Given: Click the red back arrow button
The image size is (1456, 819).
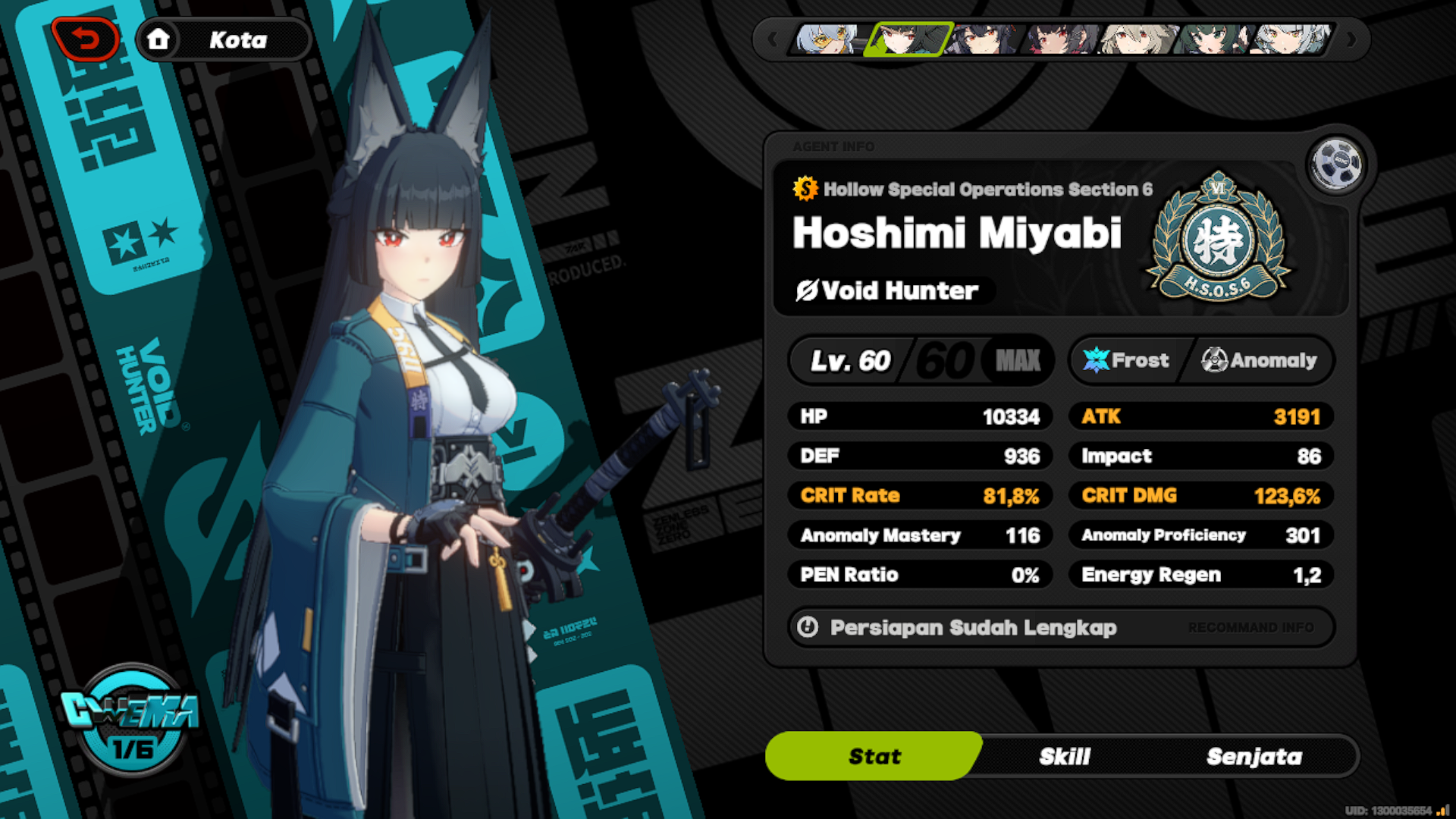Looking at the screenshot, I should click(86, 39).
